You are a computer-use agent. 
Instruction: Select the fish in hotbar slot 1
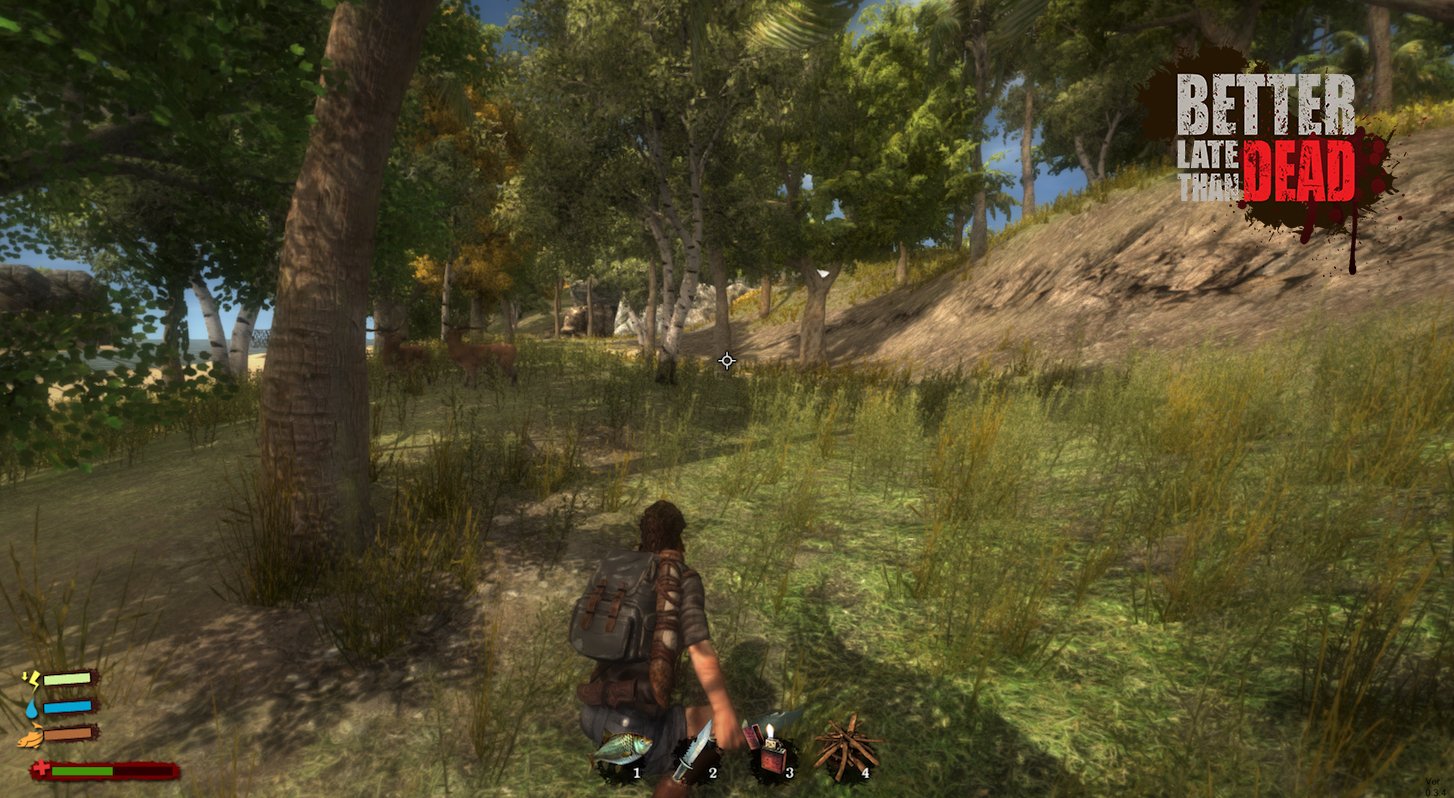(622, 750)
